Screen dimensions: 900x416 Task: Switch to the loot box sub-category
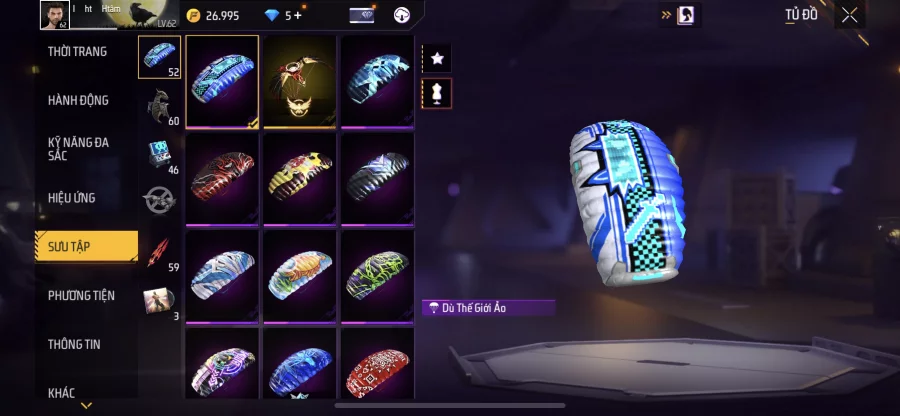tap(159, 154)
